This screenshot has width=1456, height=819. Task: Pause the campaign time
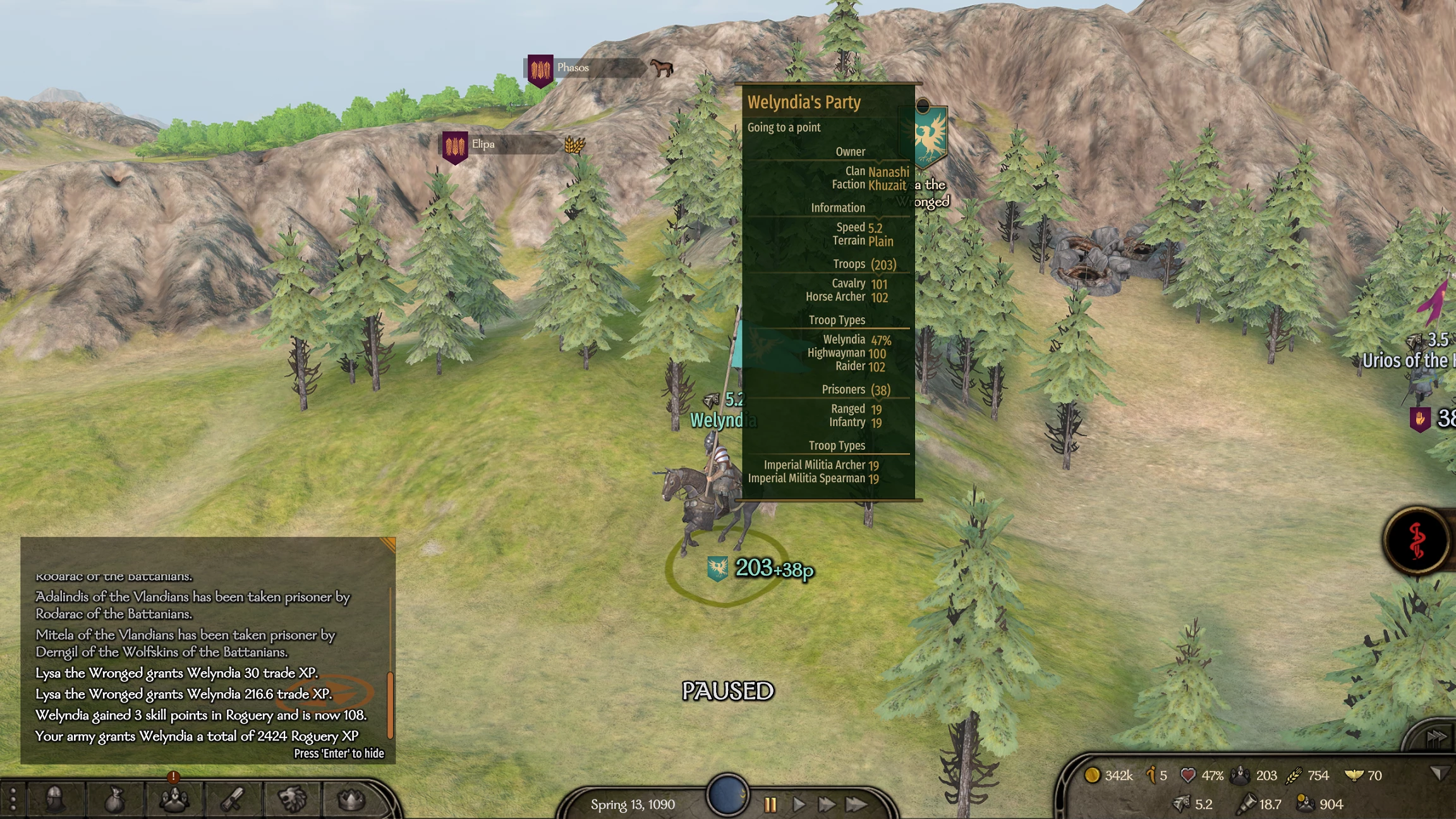pos(770,804)
